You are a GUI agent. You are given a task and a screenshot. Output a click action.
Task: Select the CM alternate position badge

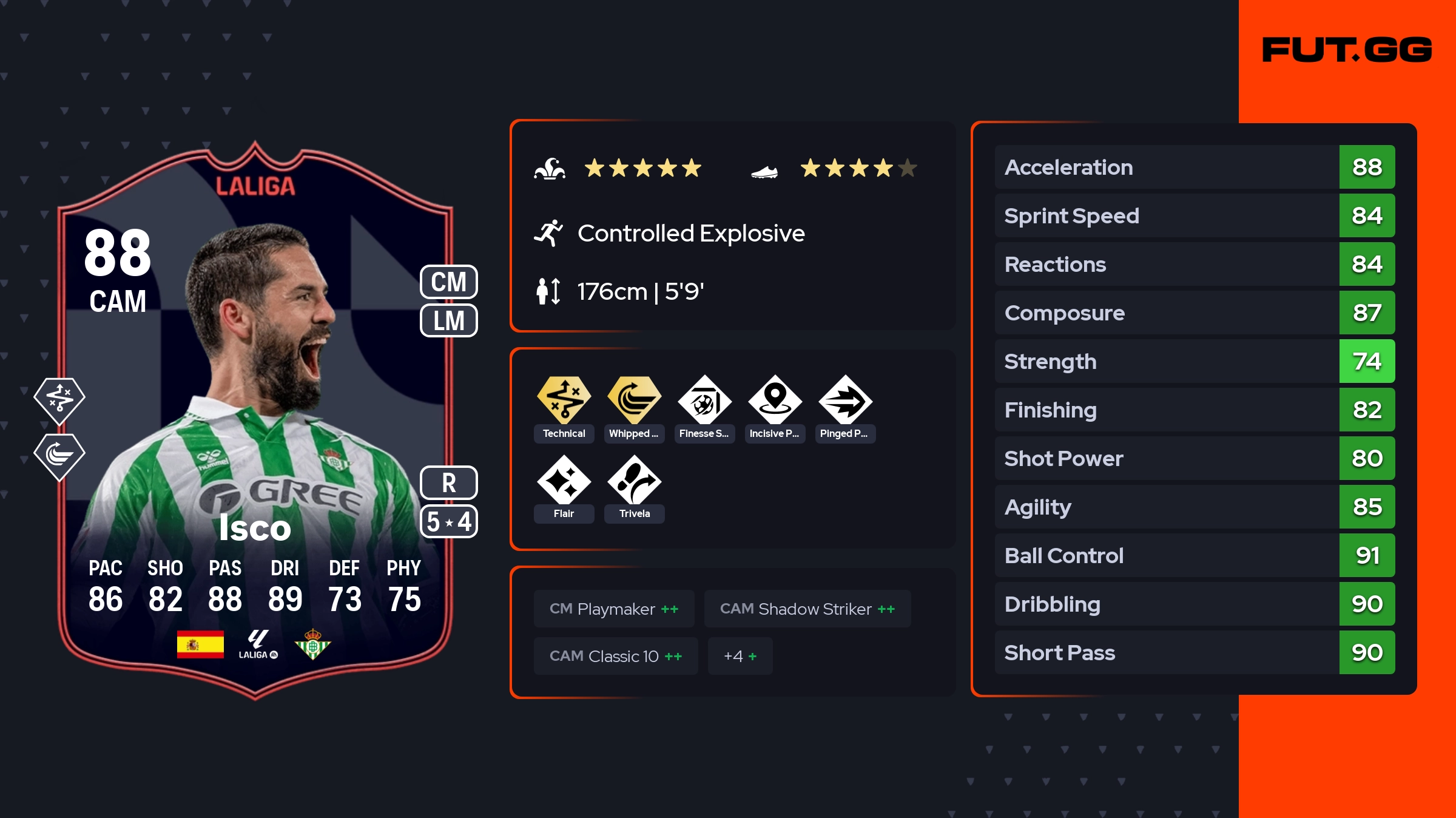click(449, 282)
